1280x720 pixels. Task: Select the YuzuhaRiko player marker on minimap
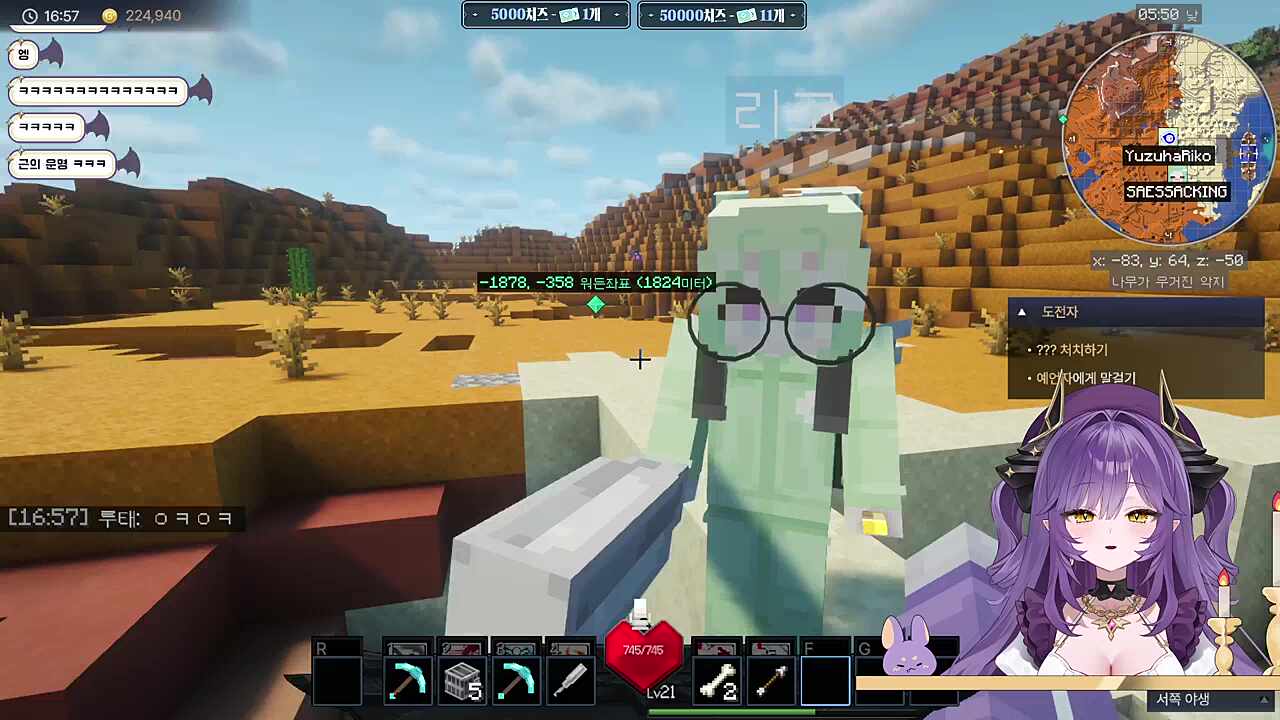[x=1168, y=156]
